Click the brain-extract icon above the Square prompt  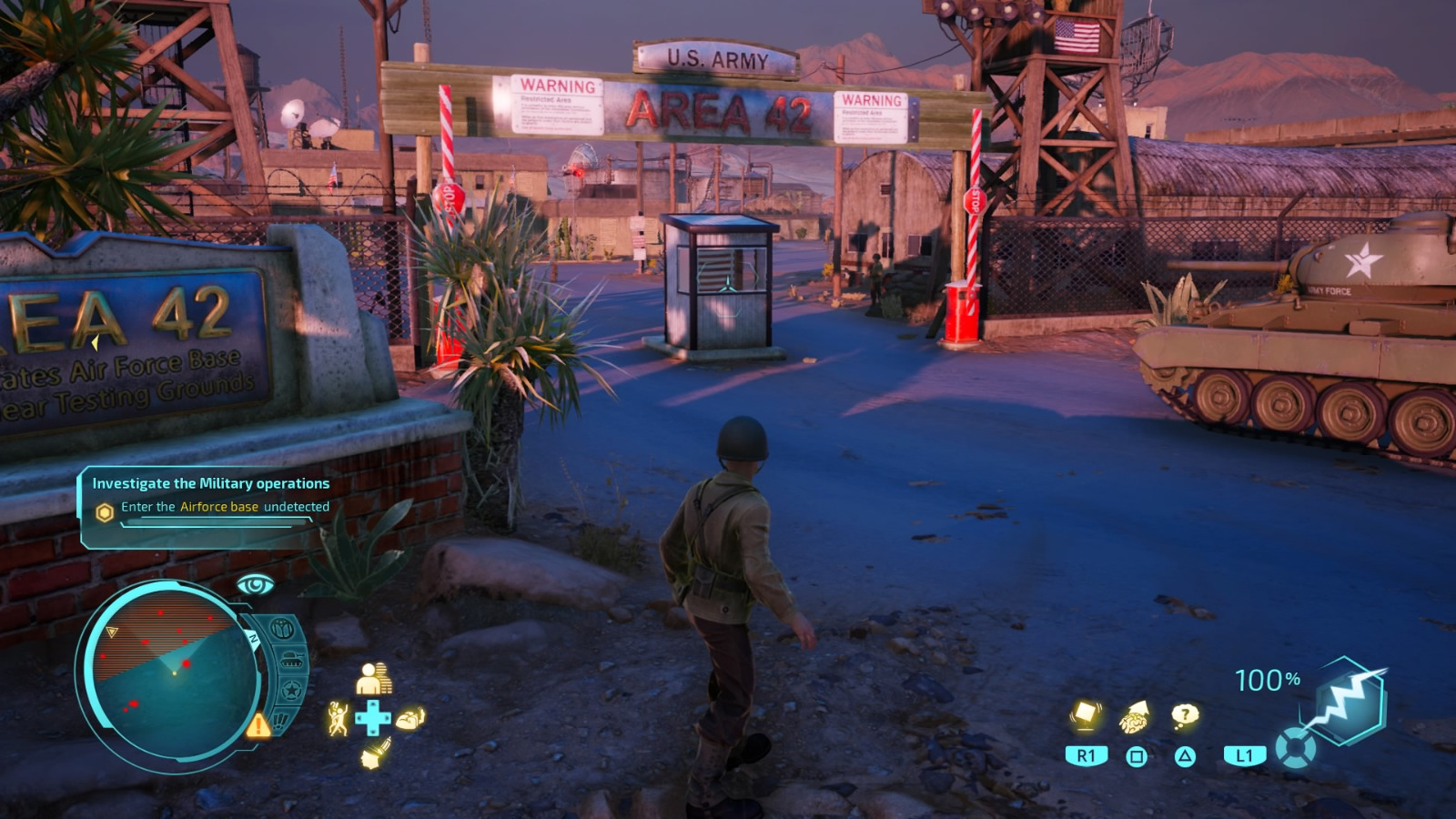tap(1134, 717)
